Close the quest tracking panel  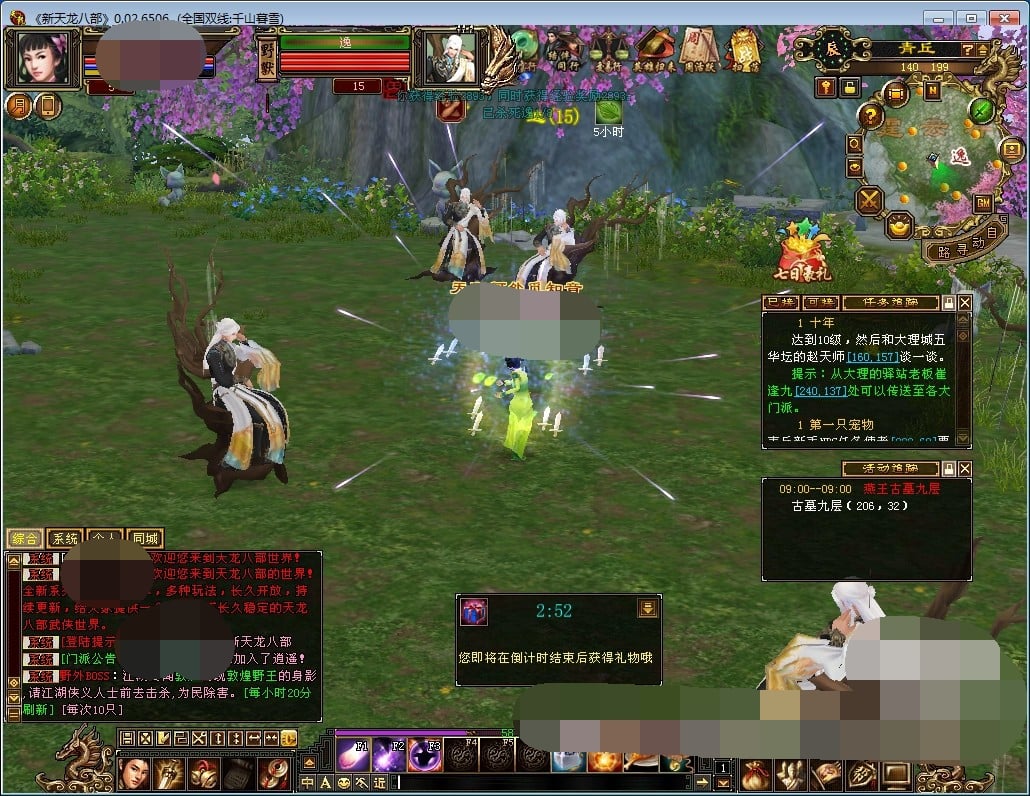point(965,302)
